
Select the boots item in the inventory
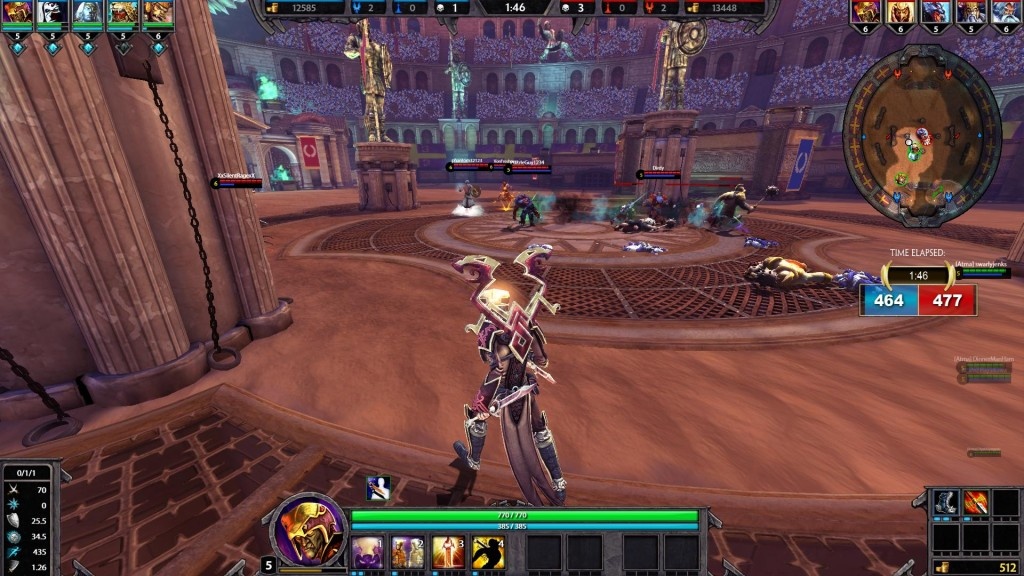pyautogui.click(x=947, y=503)
